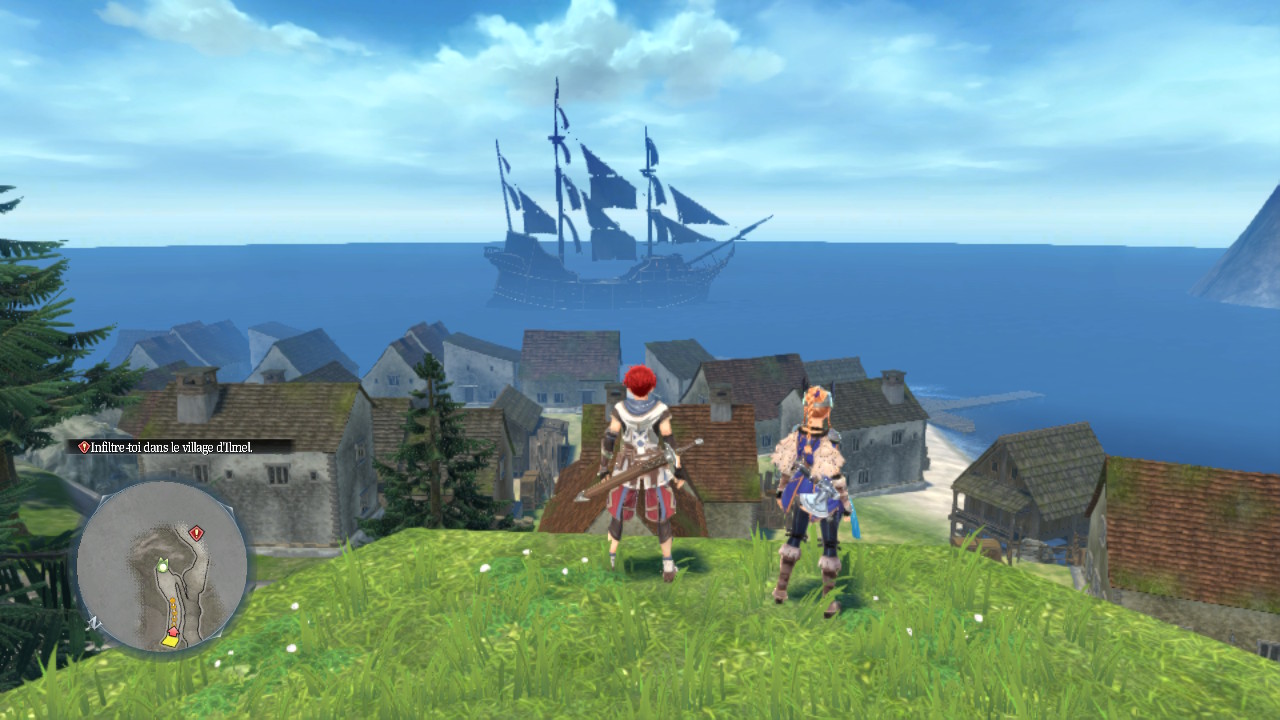Select the "Infiltre-toi dans le village d'Ilmel" objective
The width and height of the screenshot is (1280, 720).
point(179,447)
